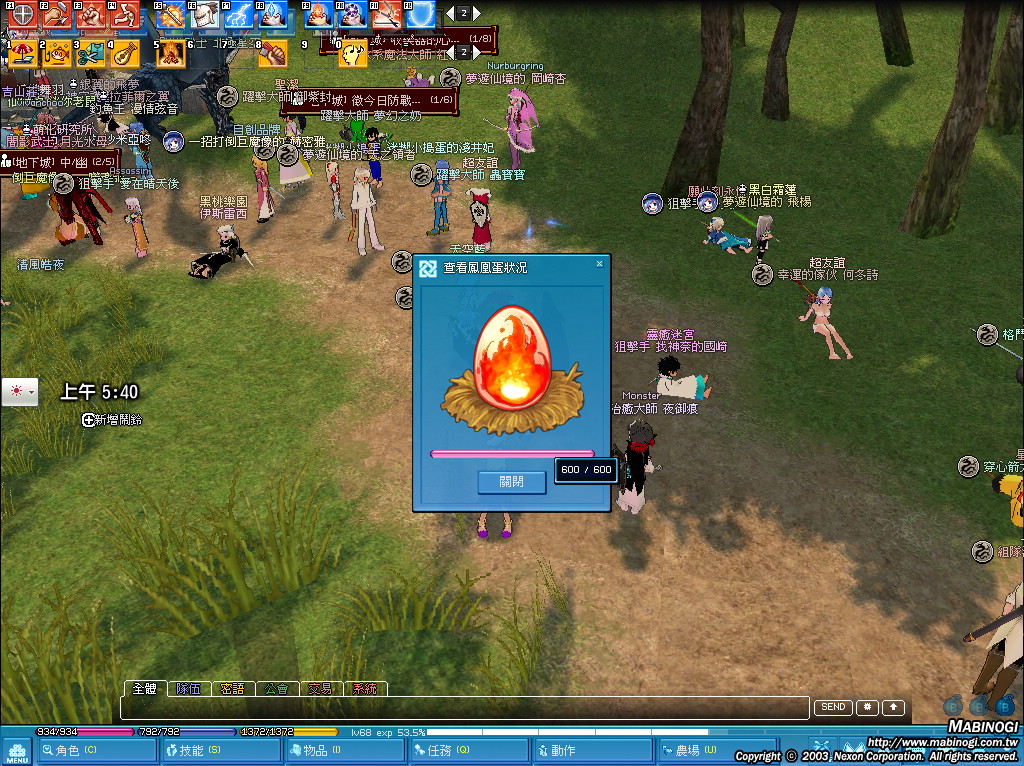Focus the chat text input box
The image size is (1024, 766).
coord(464,708)
